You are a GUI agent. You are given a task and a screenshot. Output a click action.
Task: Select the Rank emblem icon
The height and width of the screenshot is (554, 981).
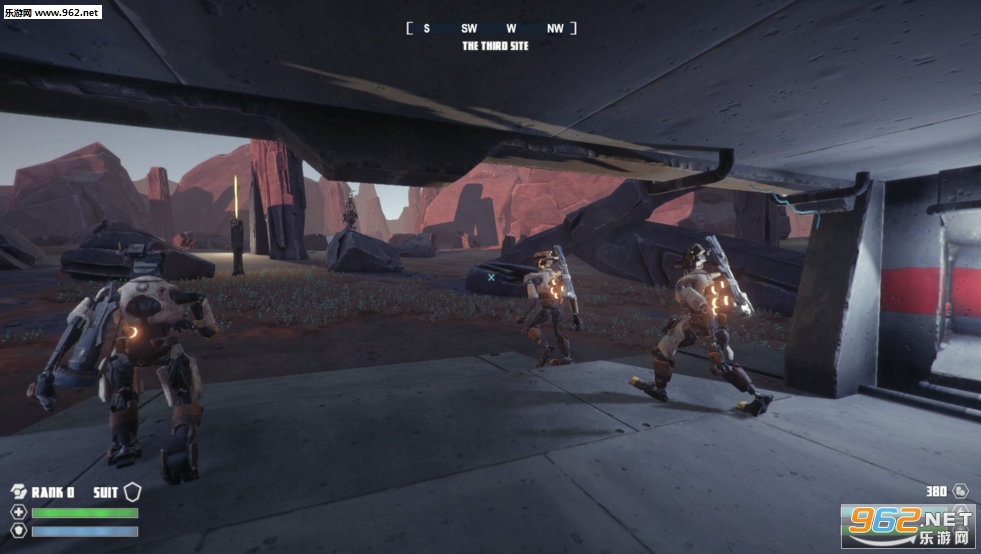18,491
